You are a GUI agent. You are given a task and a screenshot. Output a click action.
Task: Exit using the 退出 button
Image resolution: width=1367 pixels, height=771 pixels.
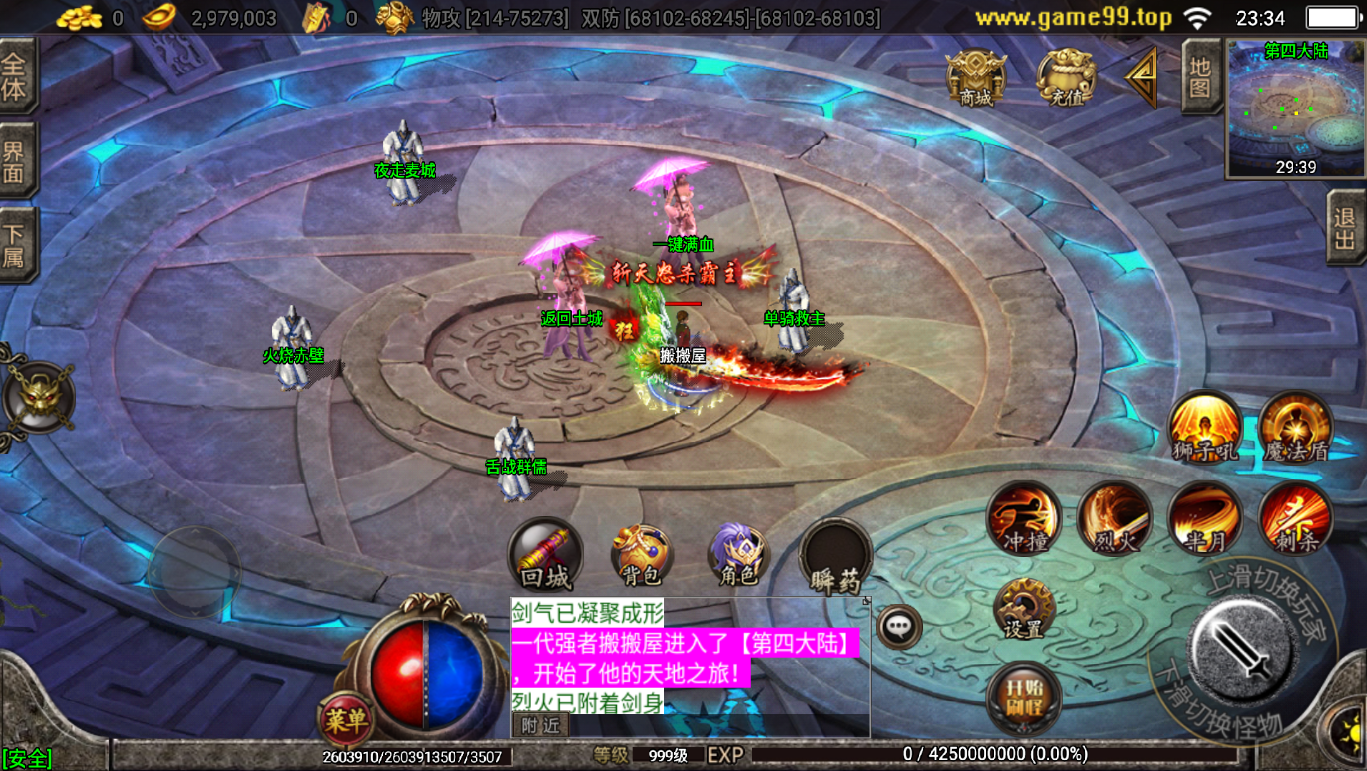pyautogui.click(x=1345, y=227)
